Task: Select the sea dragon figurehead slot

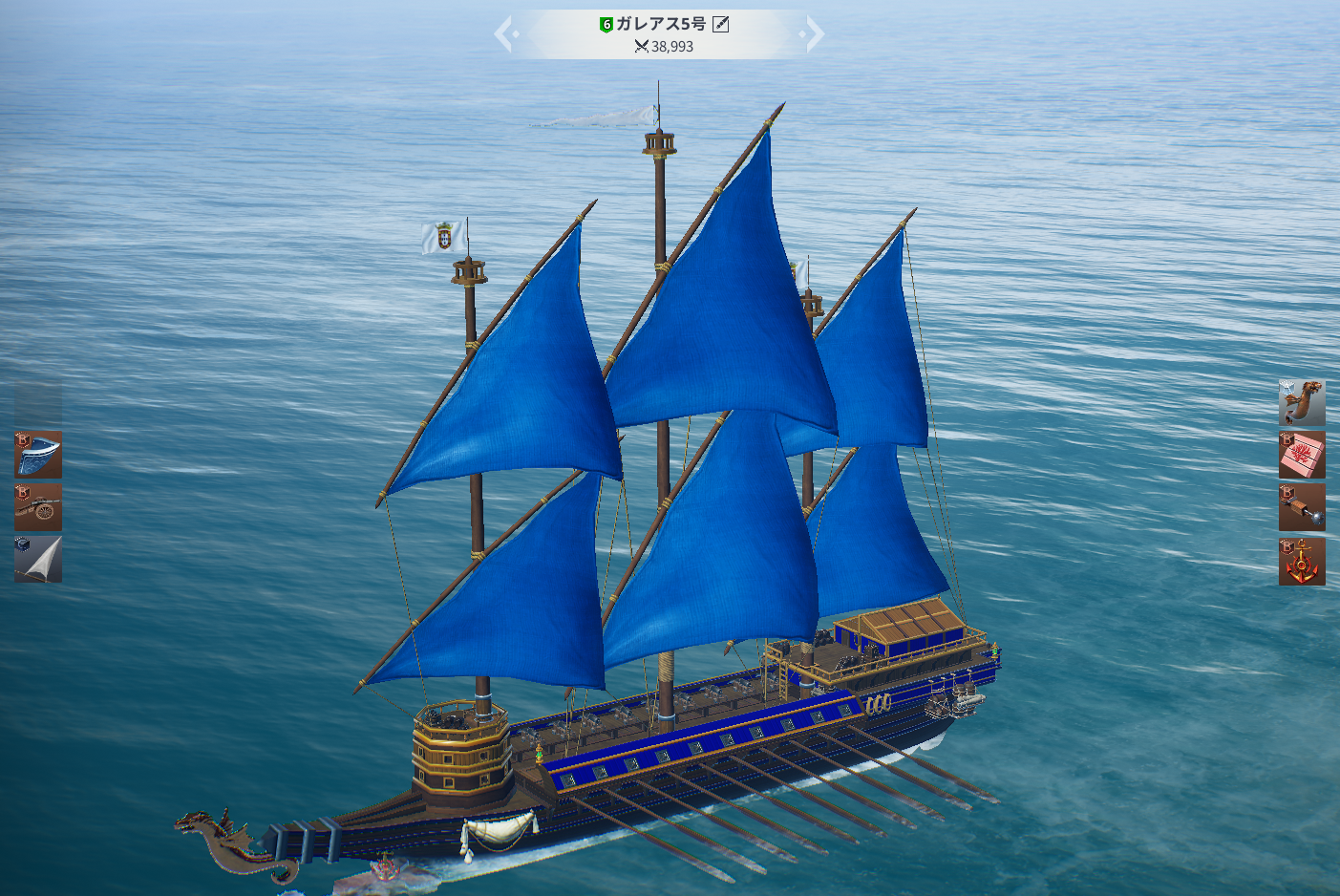Action: pos(1302,402)
